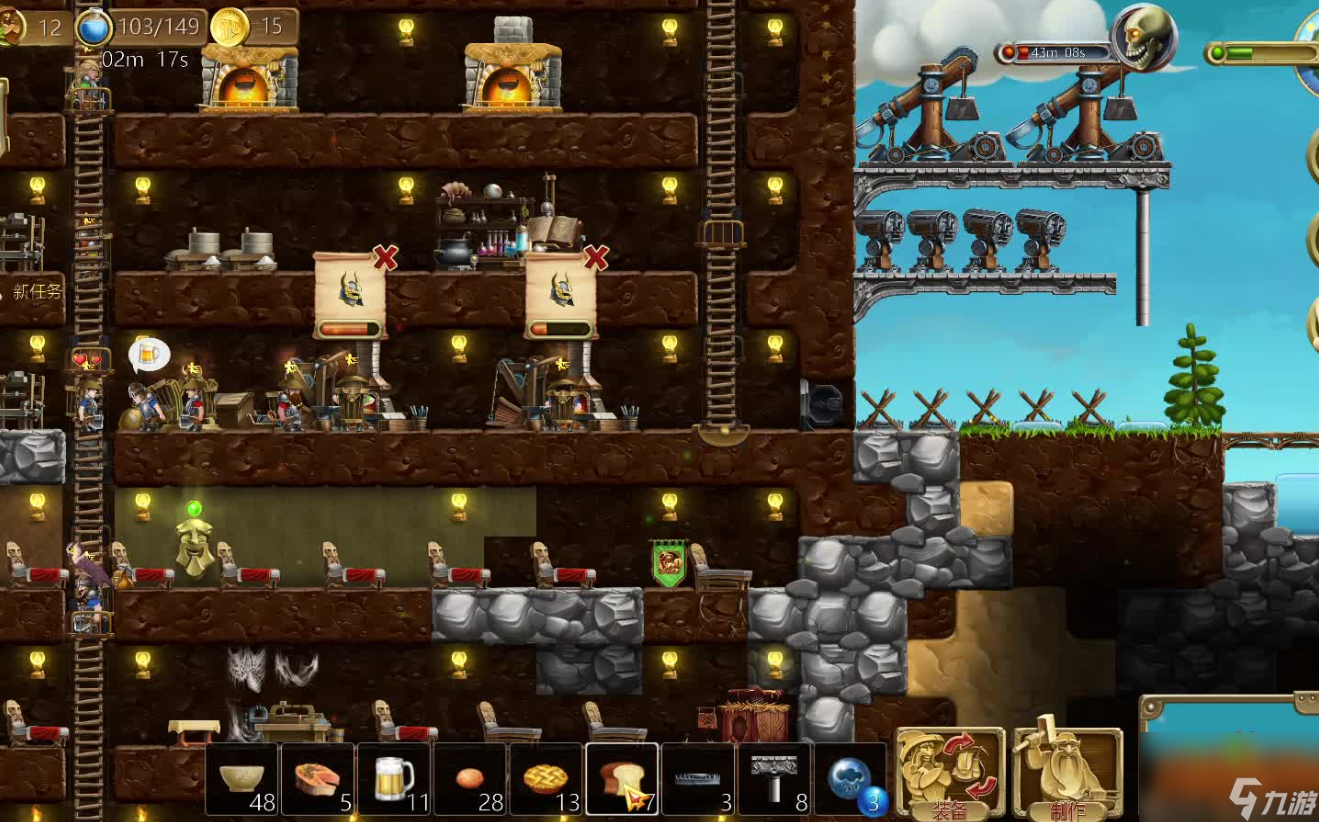Click the minimap panel

point(1230,762)
